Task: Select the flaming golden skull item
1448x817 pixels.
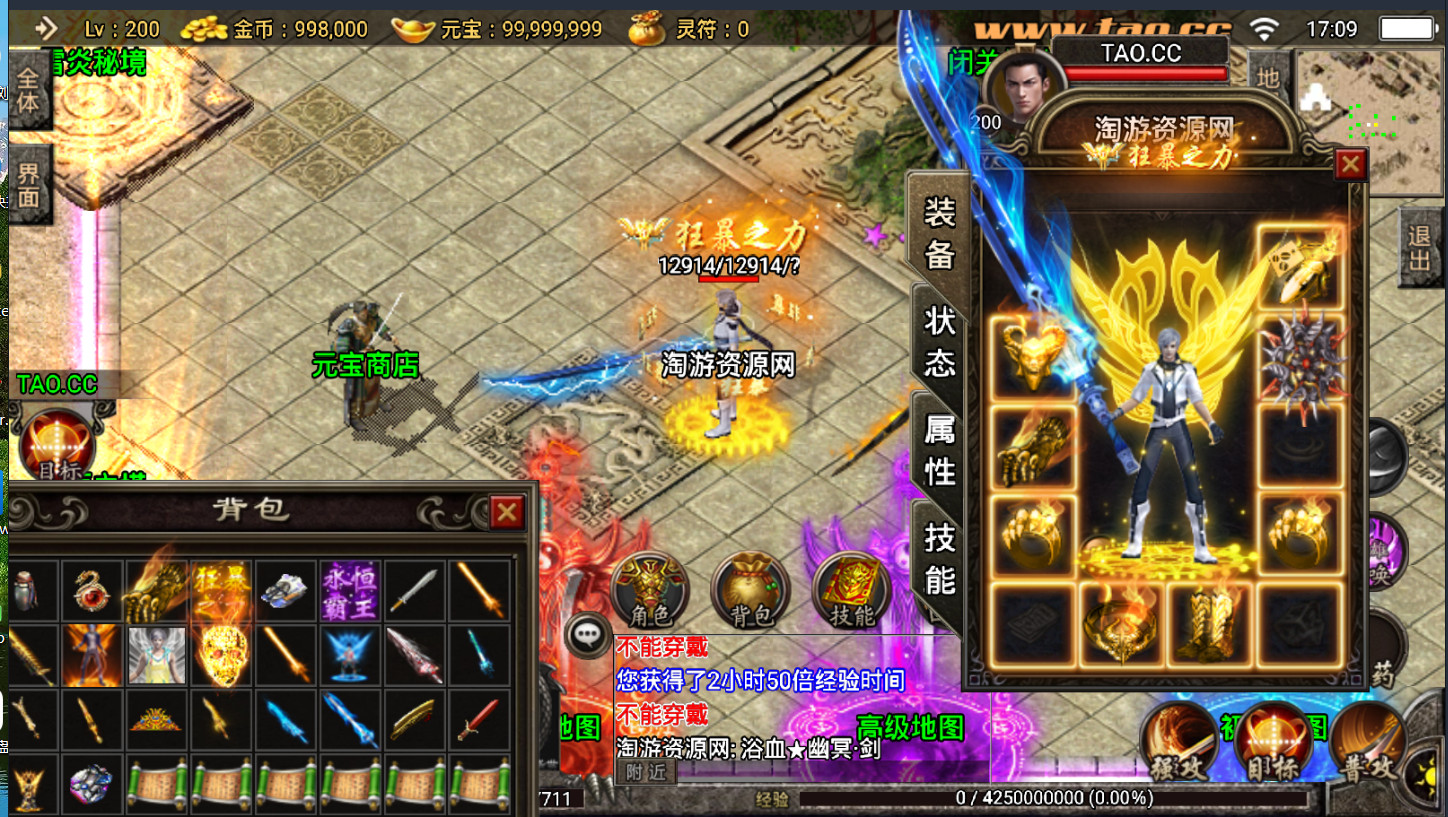Action: (x=221, y=655)
